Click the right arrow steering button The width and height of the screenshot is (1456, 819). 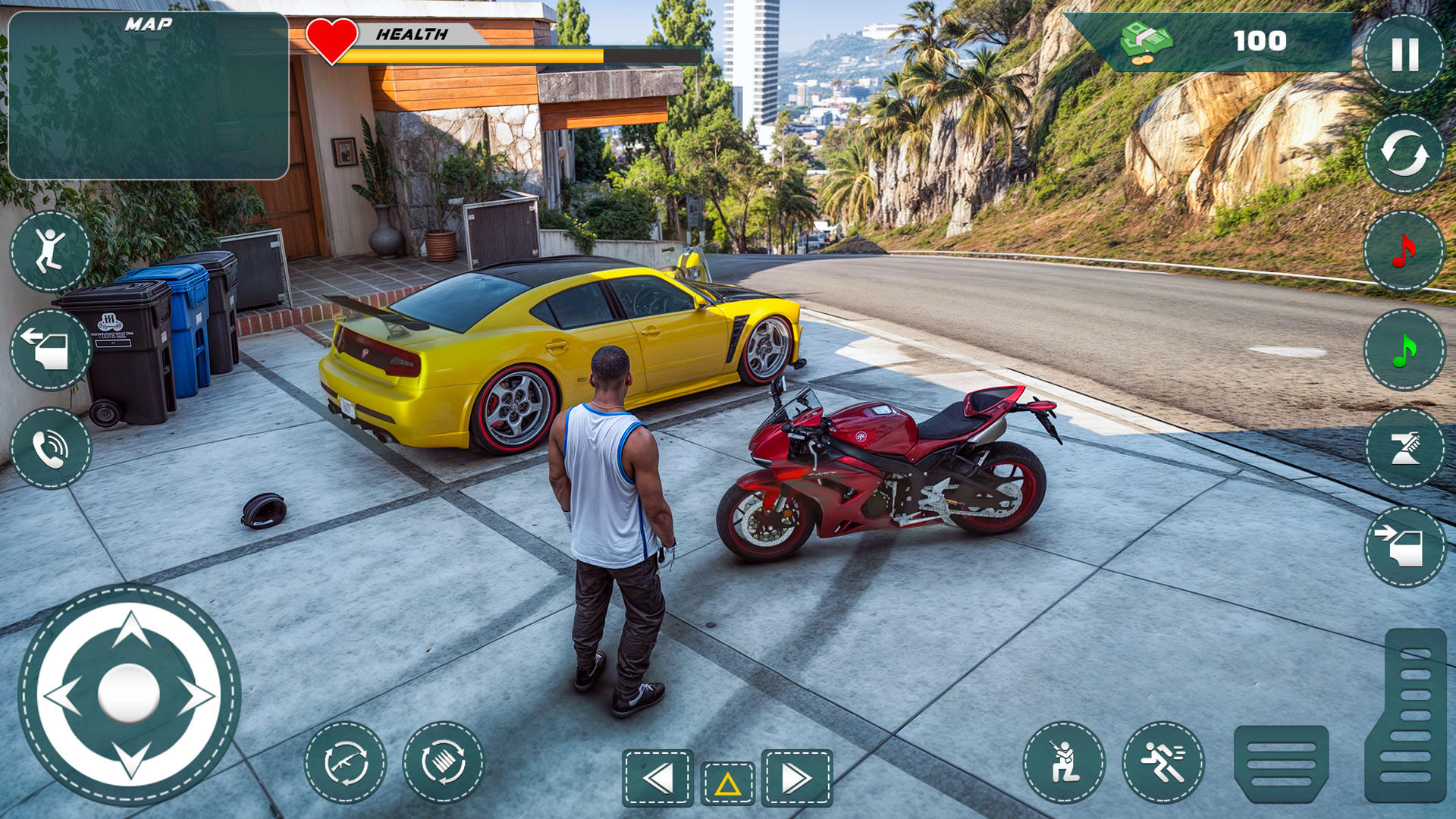[796, 778]
